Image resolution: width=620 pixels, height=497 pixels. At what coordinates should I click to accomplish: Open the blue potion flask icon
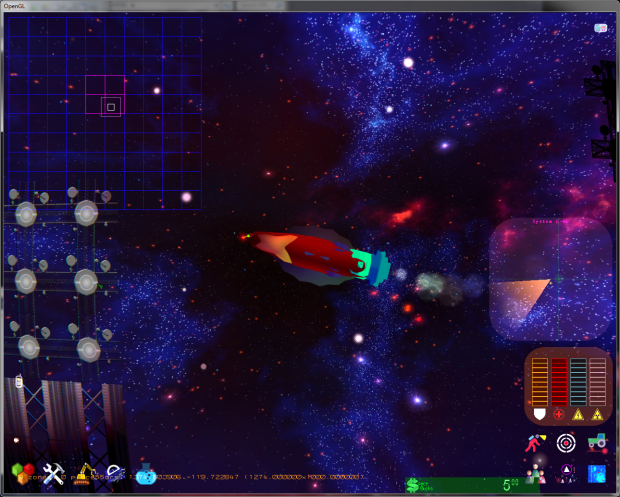click(146, 473)
